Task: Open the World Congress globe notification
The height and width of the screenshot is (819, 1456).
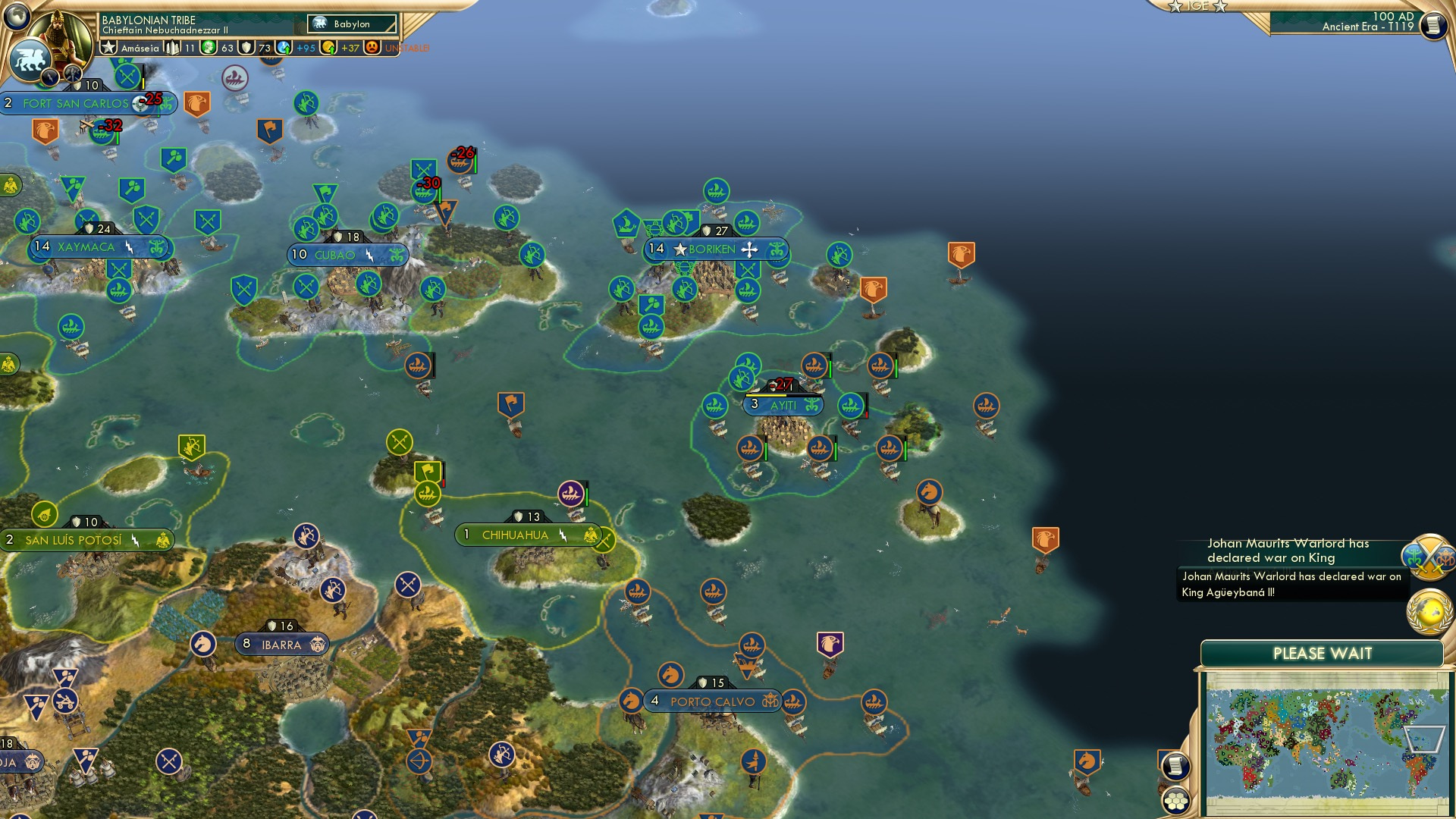Action: pos(1428,611)
